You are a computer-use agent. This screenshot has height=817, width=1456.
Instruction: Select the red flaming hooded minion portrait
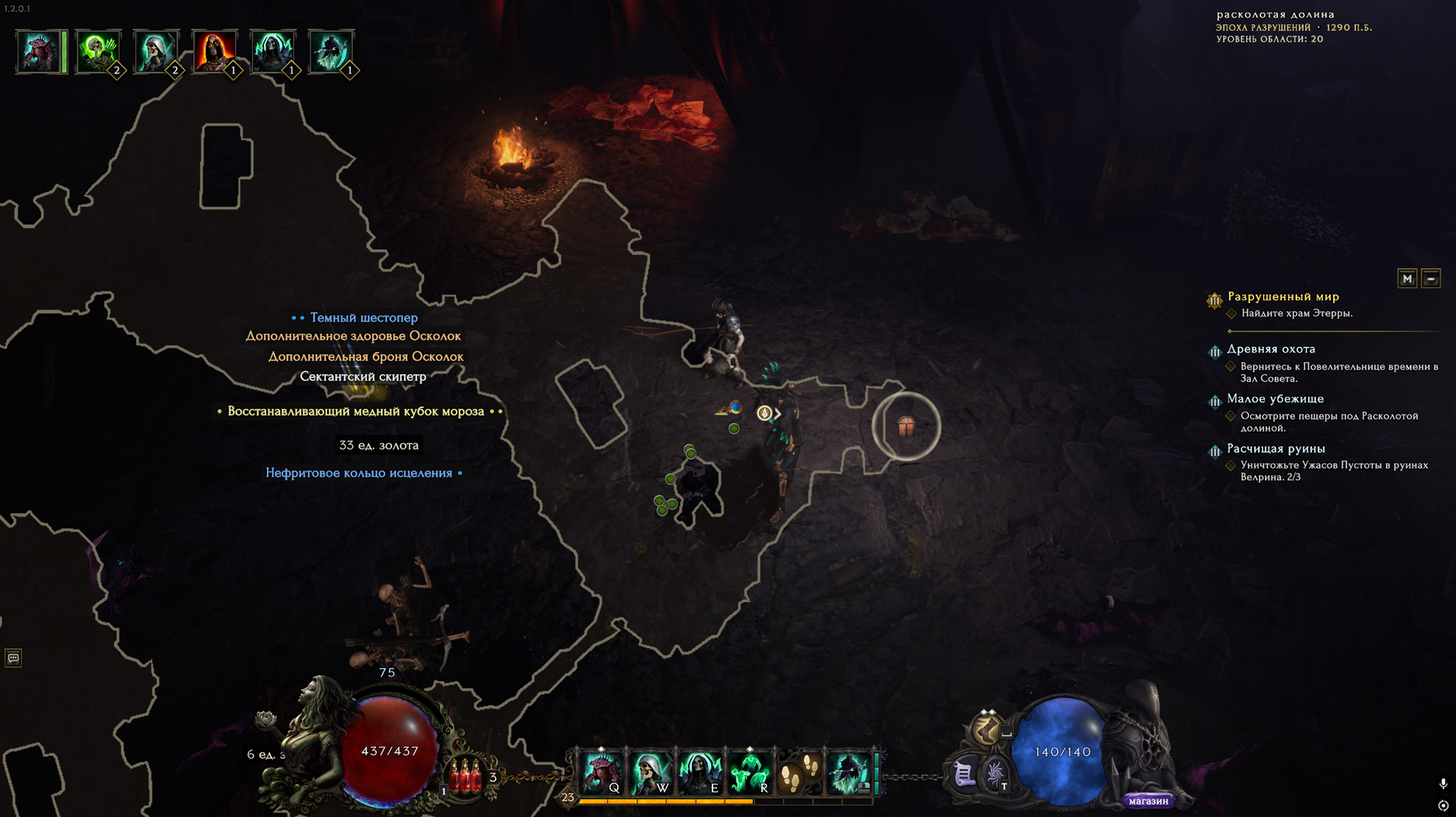(x=214, y=51)
